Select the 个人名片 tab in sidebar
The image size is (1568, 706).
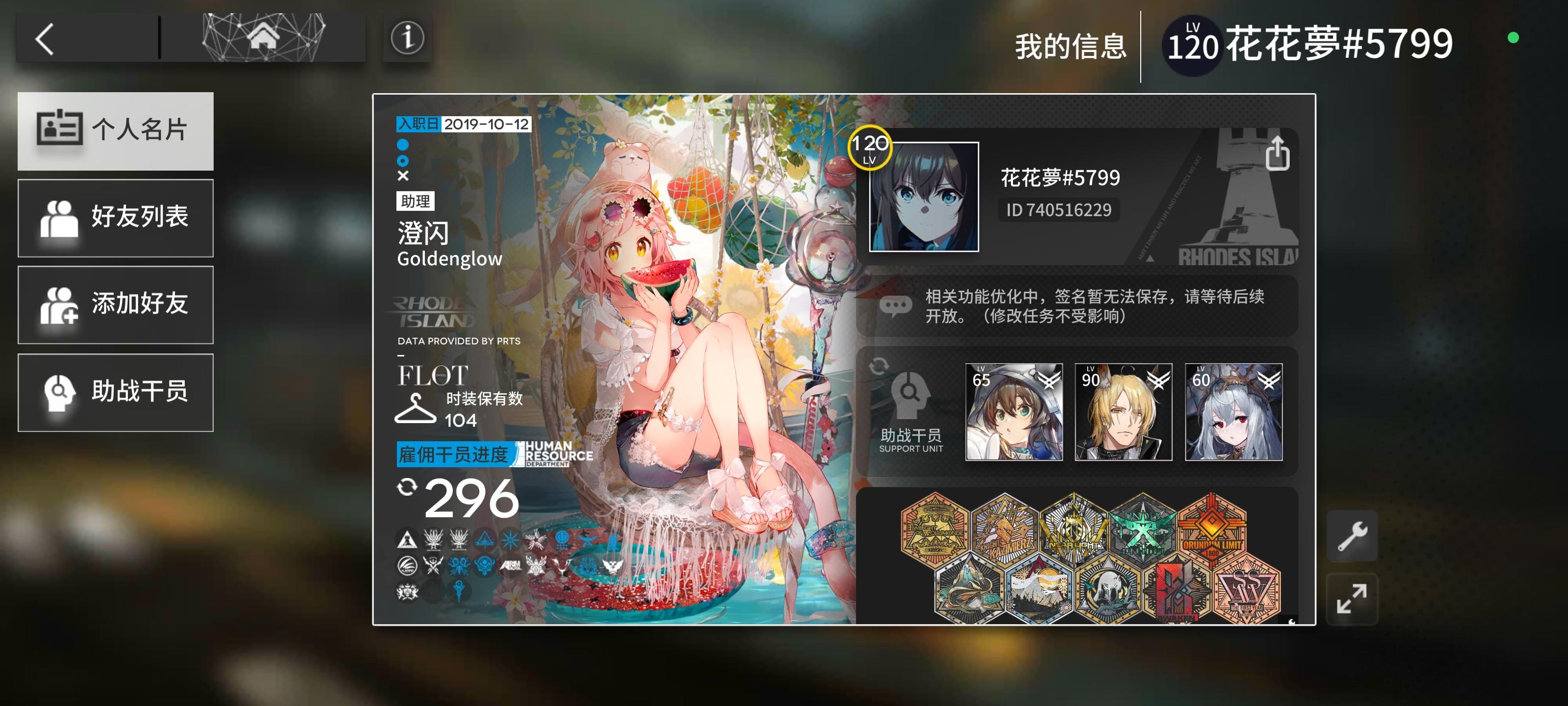coord(116,131)
